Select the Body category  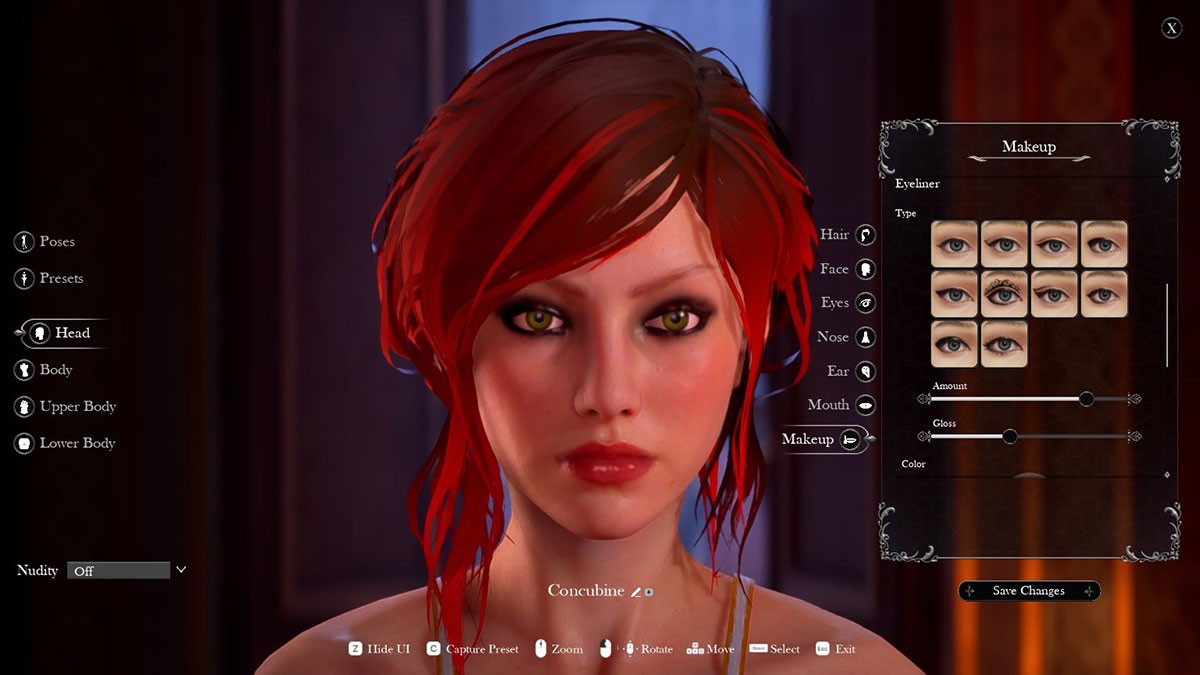[x=44, y=370]
